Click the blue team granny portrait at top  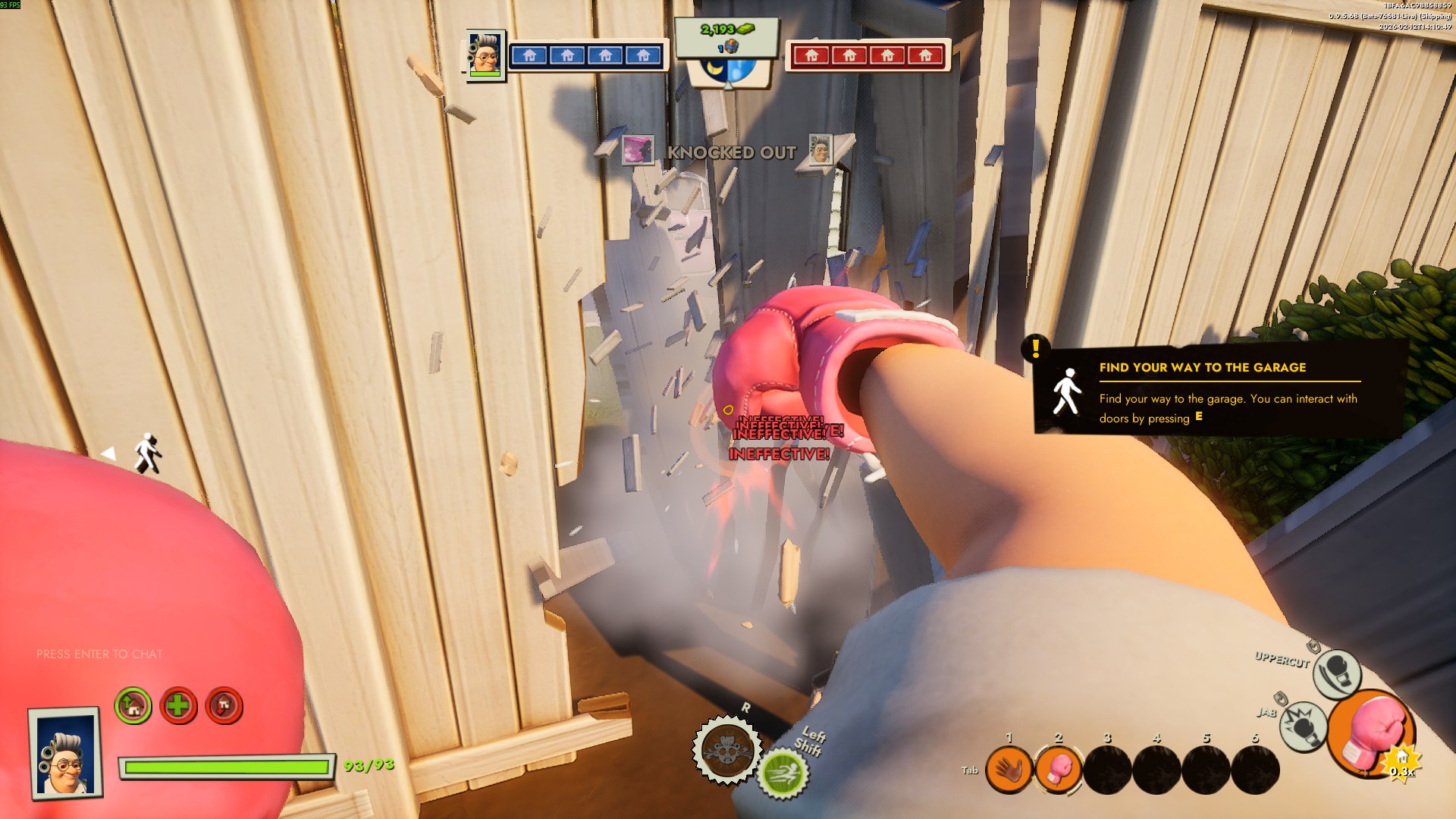[x=485, y=55]
